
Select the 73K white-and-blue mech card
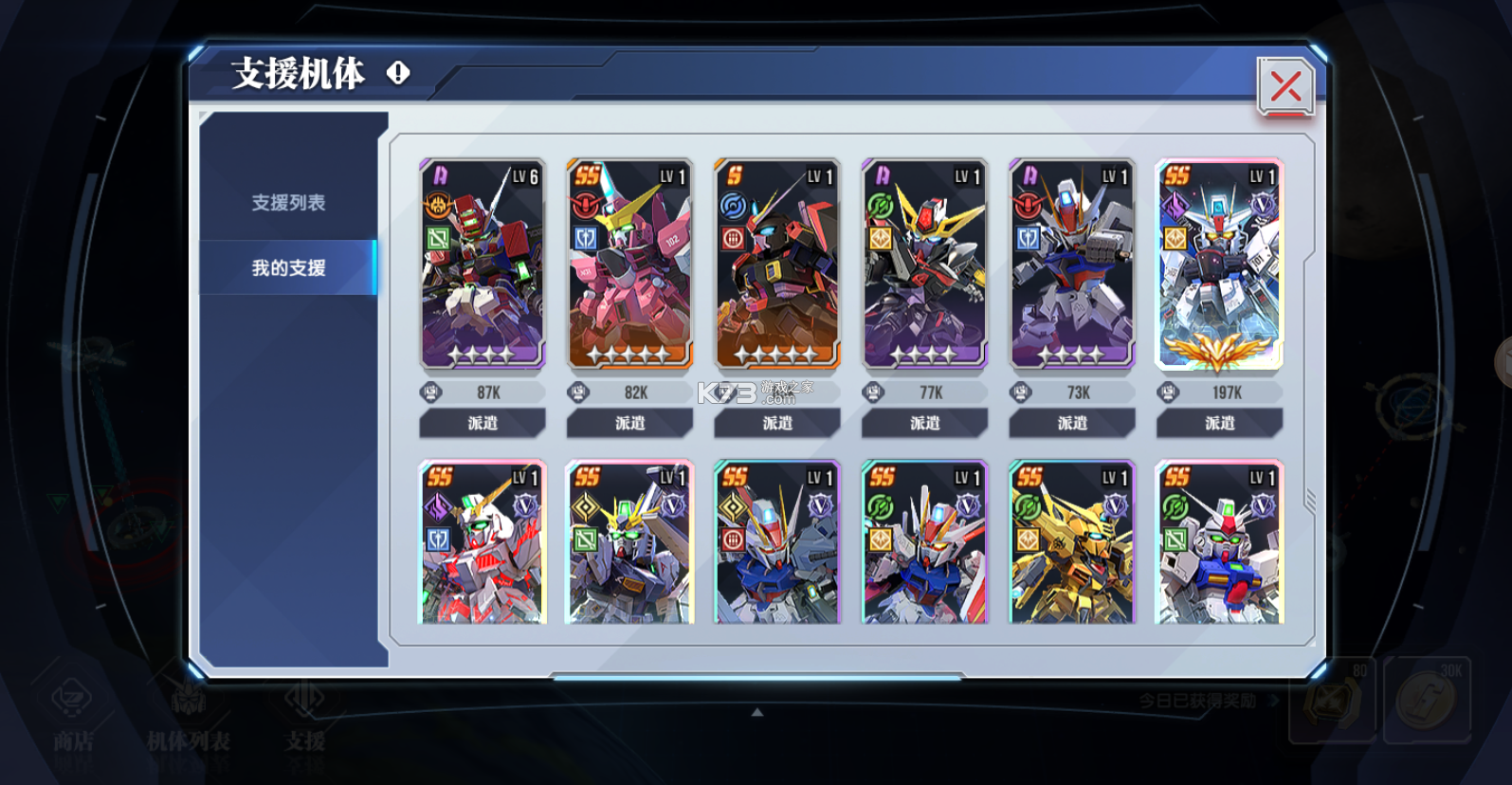tap(1072, 264)
